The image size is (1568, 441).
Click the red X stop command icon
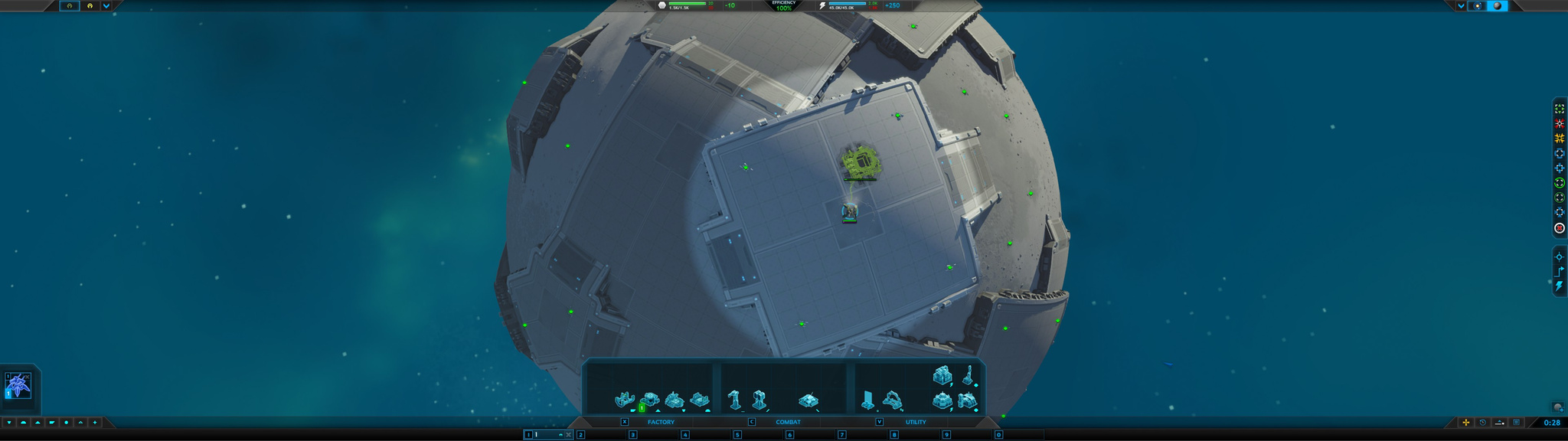click(1559, 228)
